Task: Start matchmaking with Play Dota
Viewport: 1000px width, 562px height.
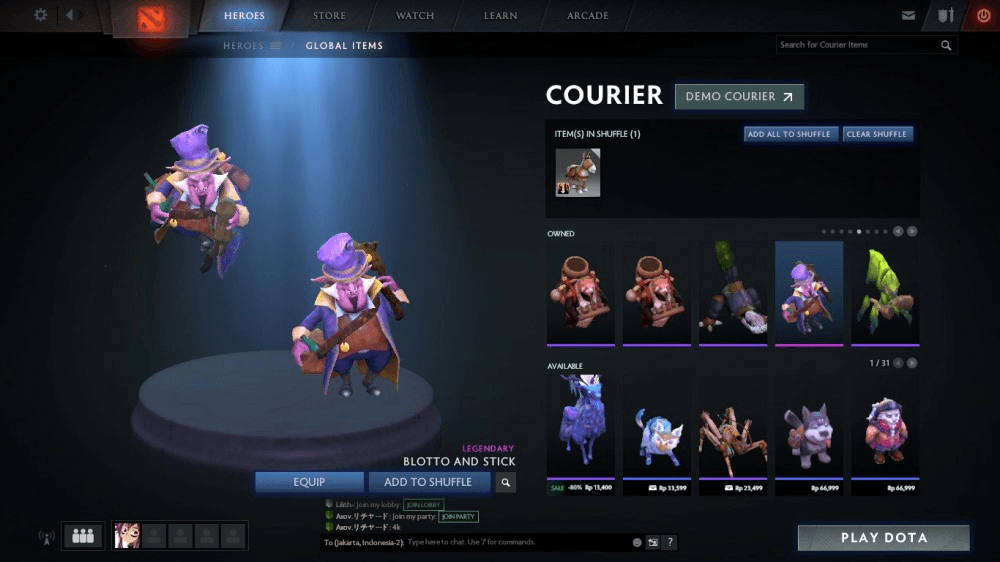Action: click(883, 538)
